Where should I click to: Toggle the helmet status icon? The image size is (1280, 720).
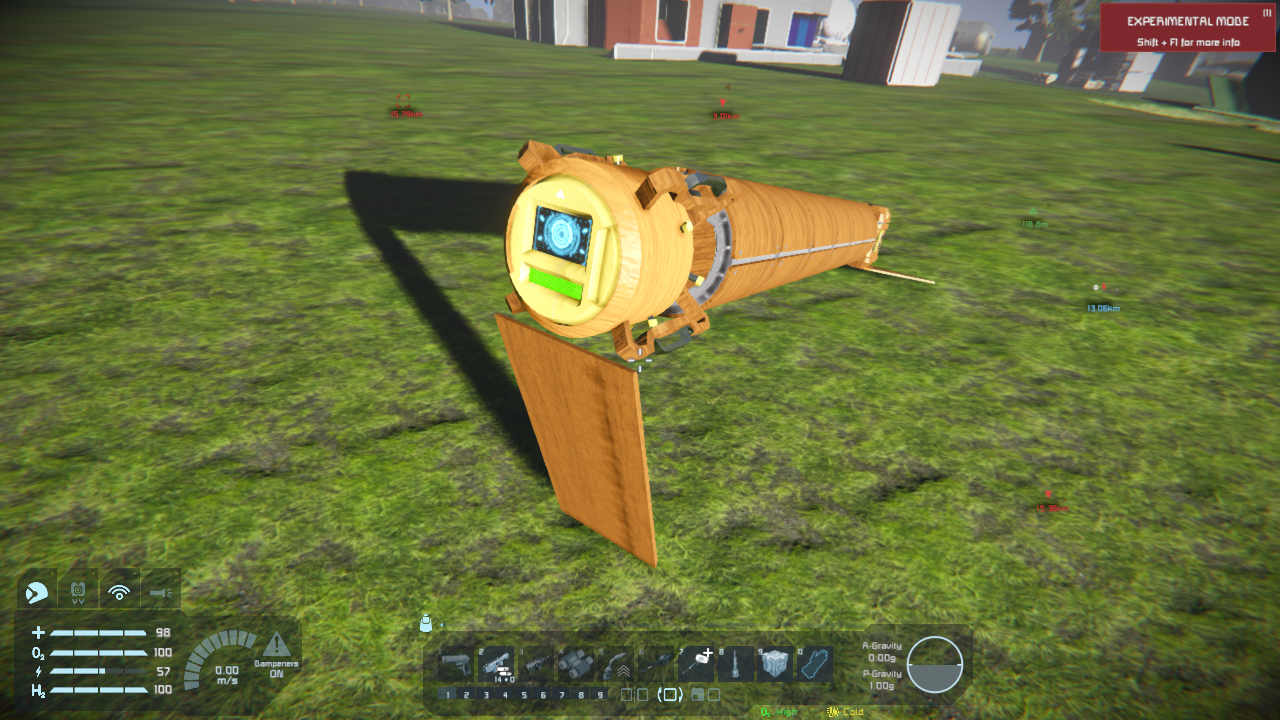tap(35, 593)
